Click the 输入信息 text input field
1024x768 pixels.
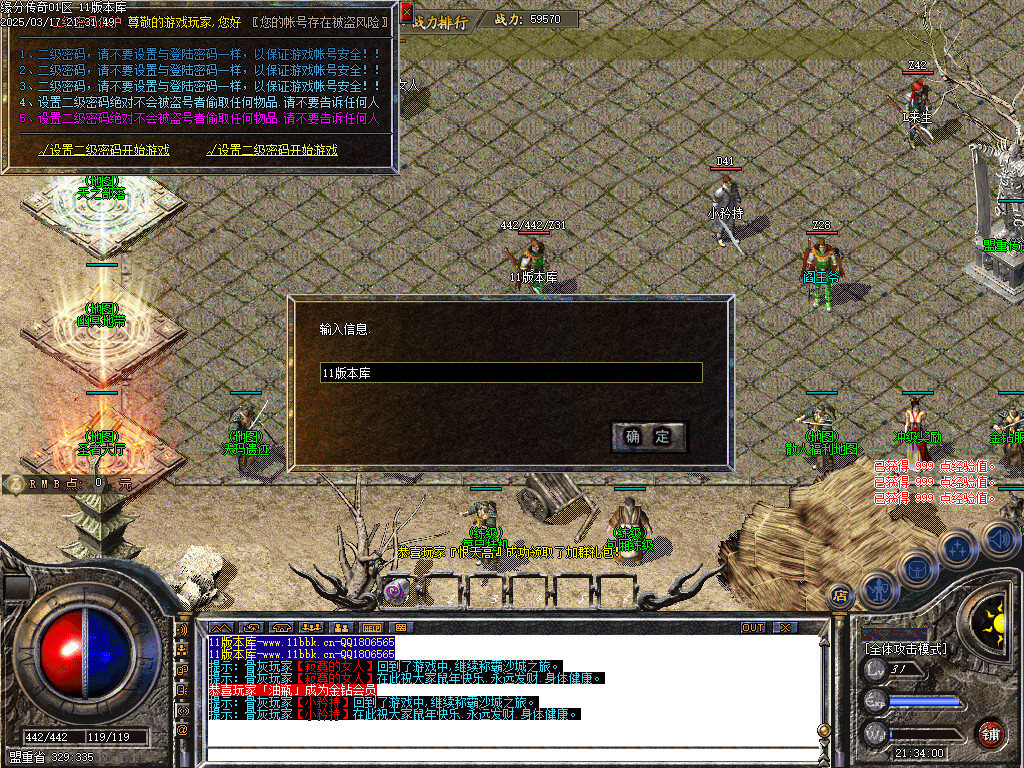pos(510,373)
